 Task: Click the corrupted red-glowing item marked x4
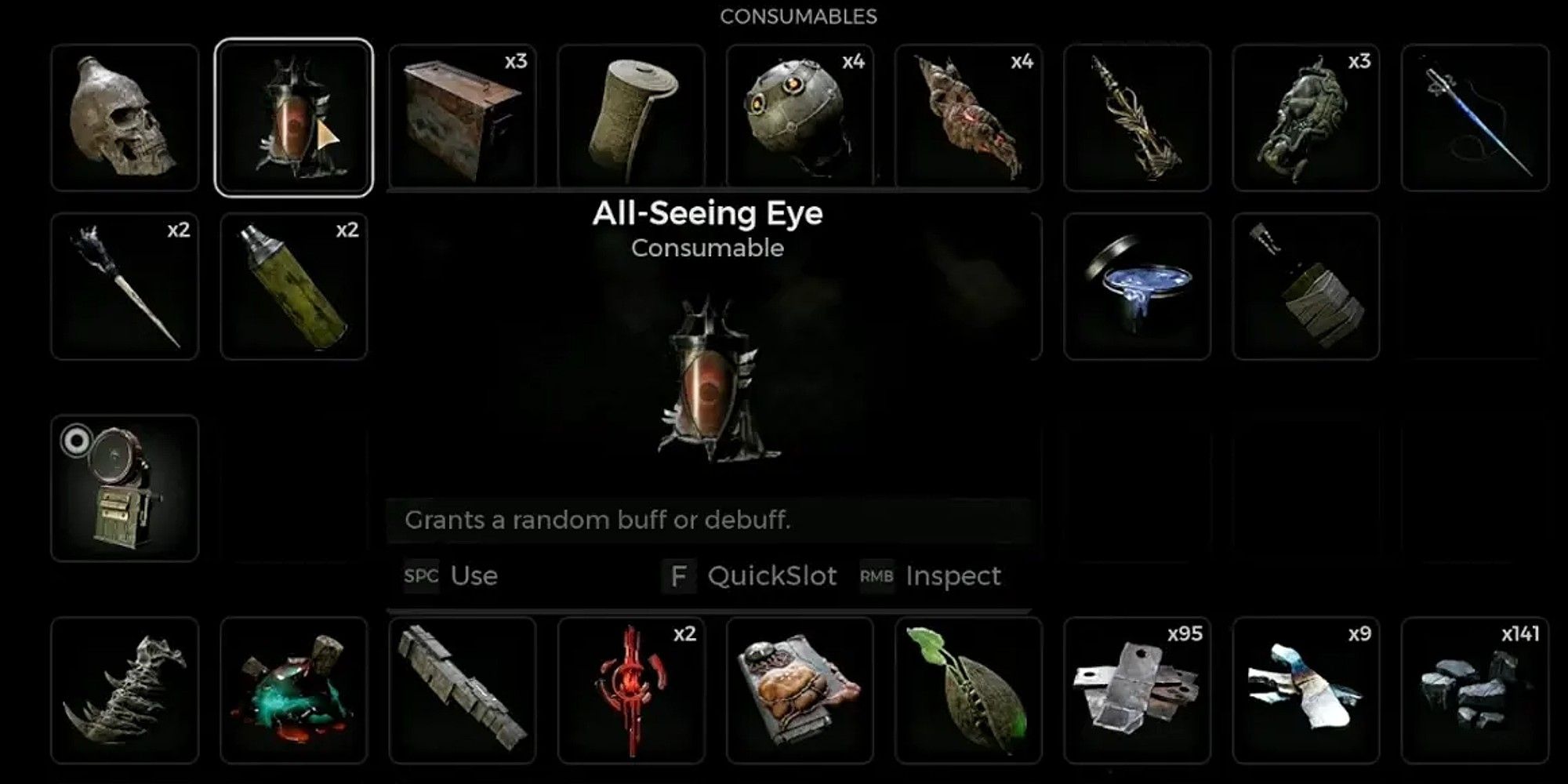(971, 118)
